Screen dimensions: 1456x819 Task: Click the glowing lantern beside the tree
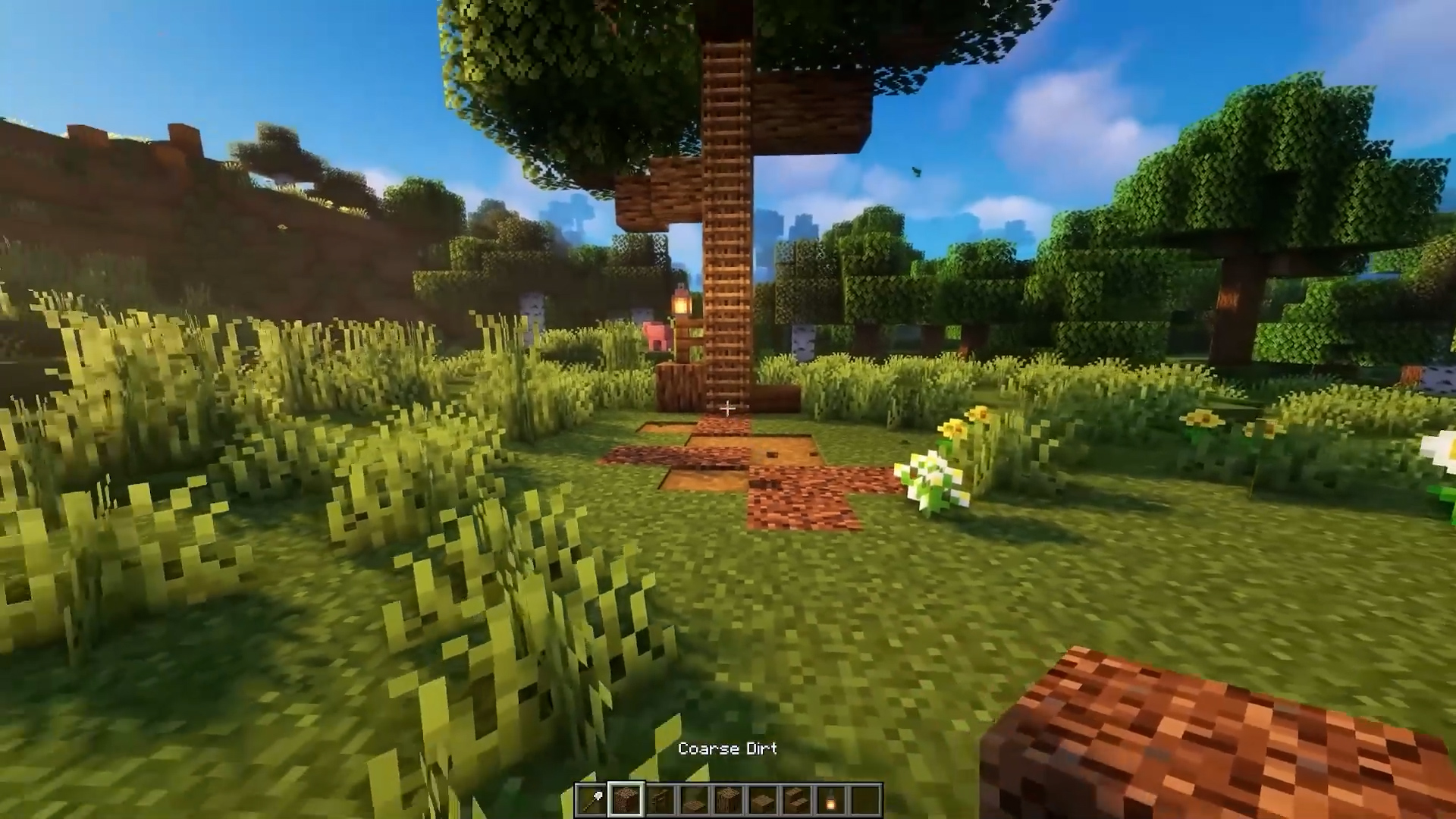[x=680, y=304]
